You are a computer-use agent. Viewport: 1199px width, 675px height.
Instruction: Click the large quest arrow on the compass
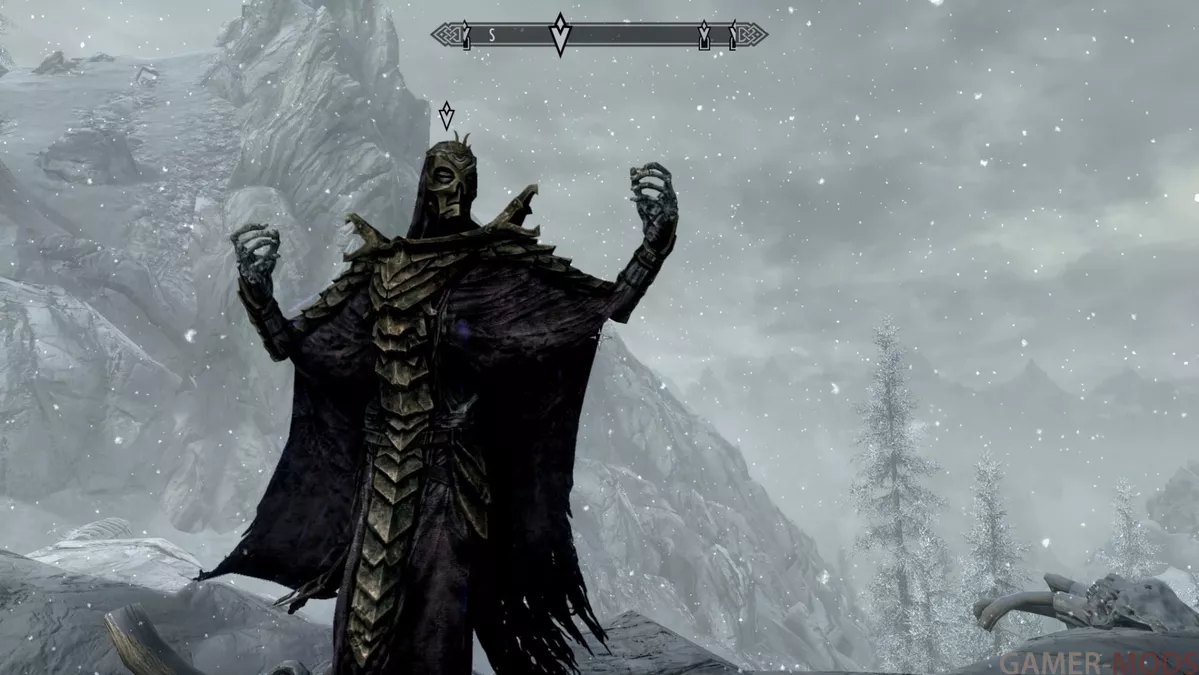tap(561, 35)
